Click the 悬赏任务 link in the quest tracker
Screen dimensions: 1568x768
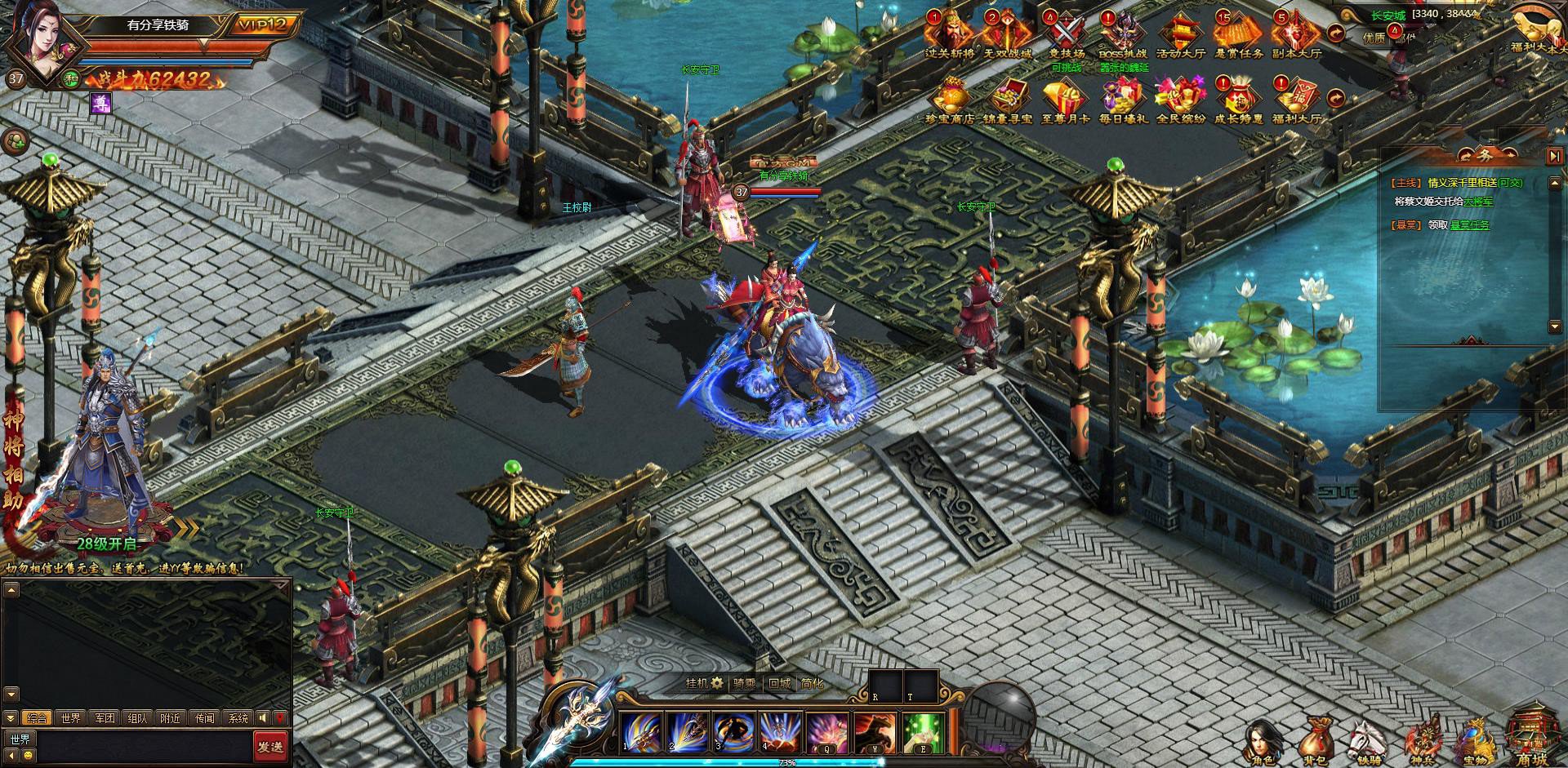tap(1469, 224)
